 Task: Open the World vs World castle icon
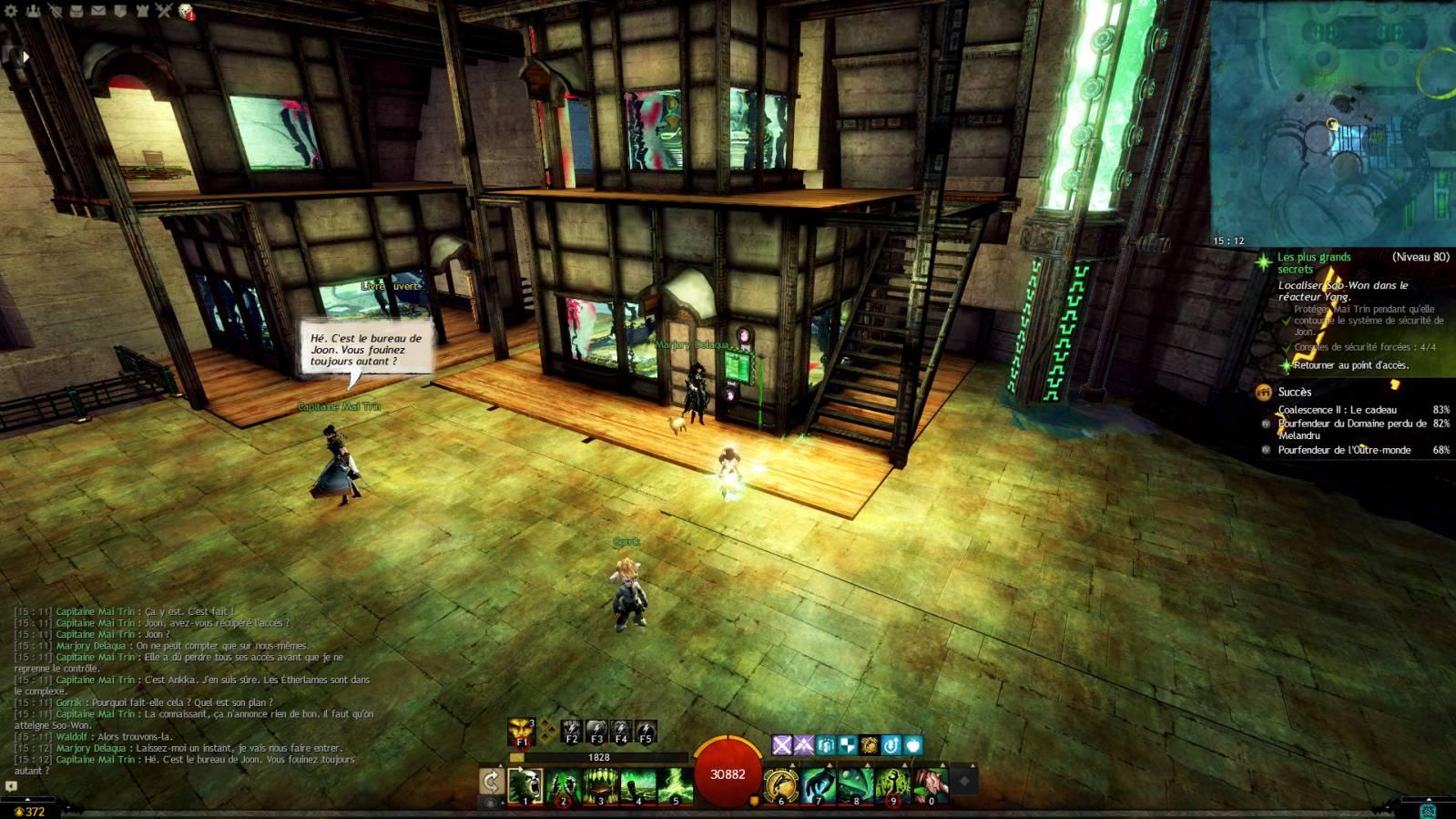[x=142, y=11]
